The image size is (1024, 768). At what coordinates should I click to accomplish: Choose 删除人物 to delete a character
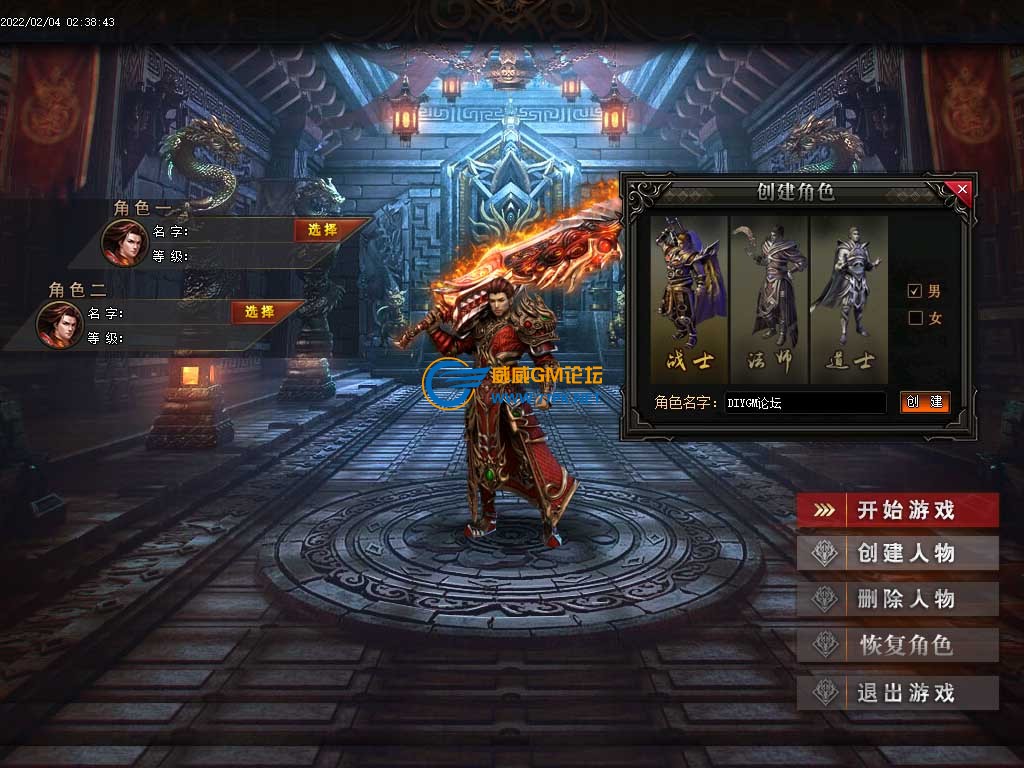(897, 599)
